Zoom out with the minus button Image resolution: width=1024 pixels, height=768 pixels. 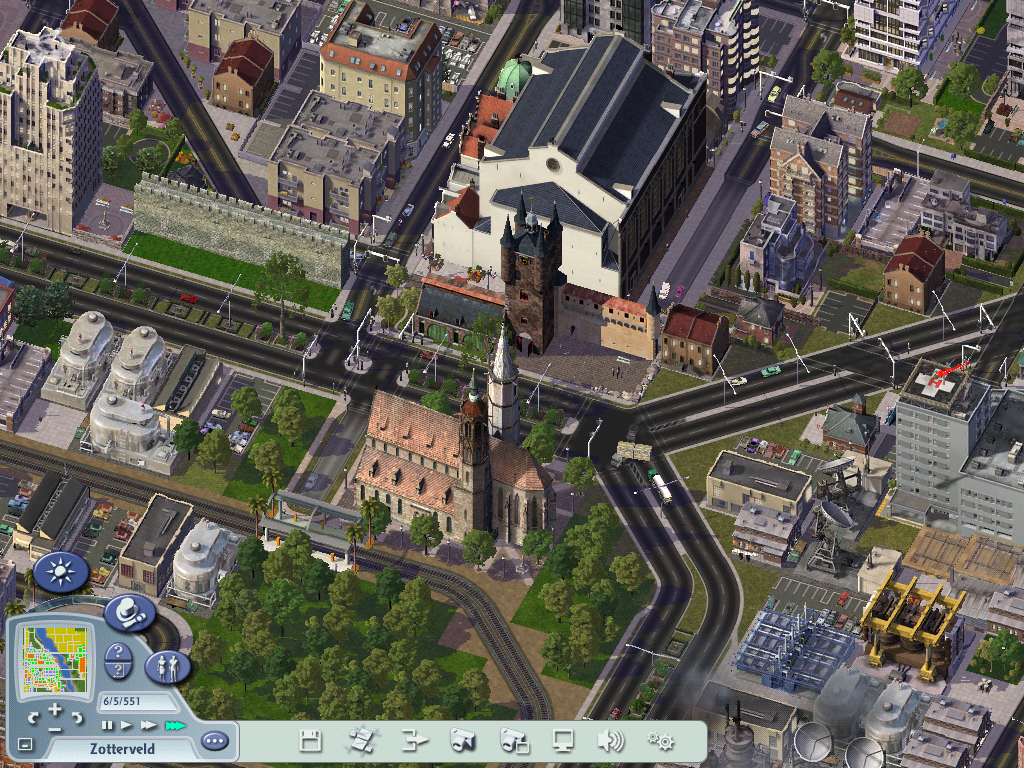click(x=55, y=727)
